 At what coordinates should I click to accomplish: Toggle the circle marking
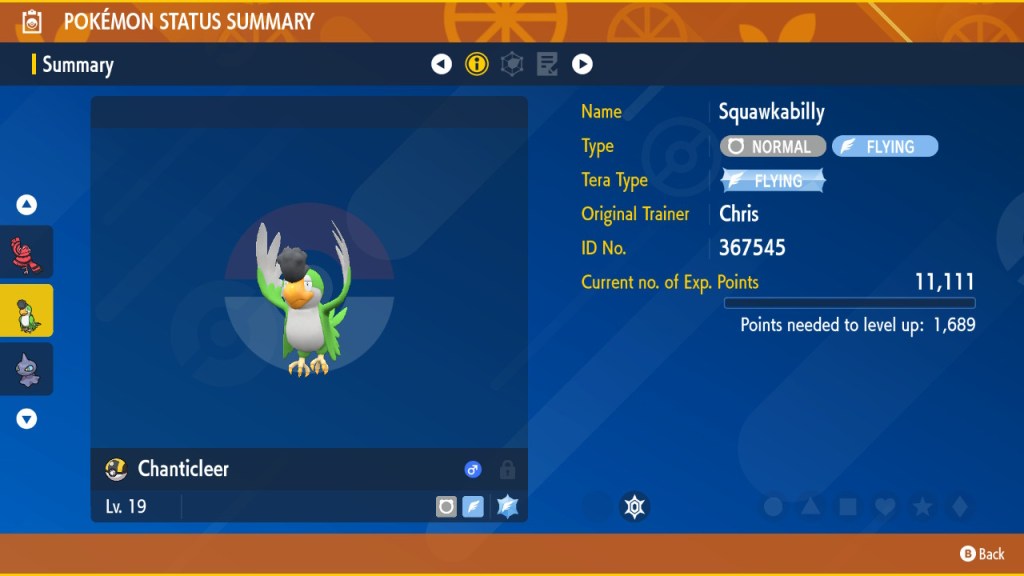click(773, 507)
